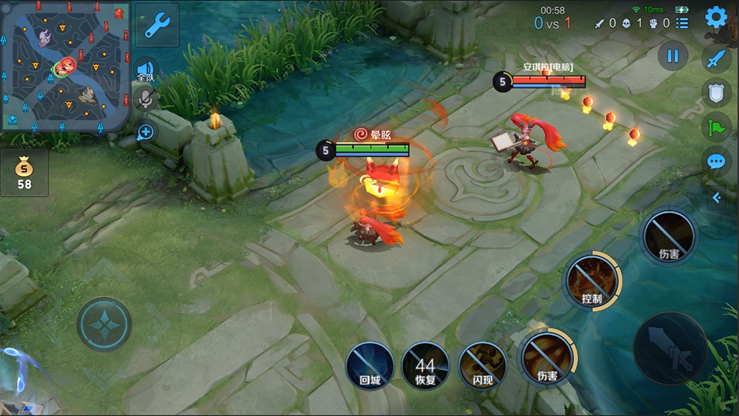Toggle the microphone icon
The width and height of the screenshot is (739, 416).
click(x=146, y=99)
